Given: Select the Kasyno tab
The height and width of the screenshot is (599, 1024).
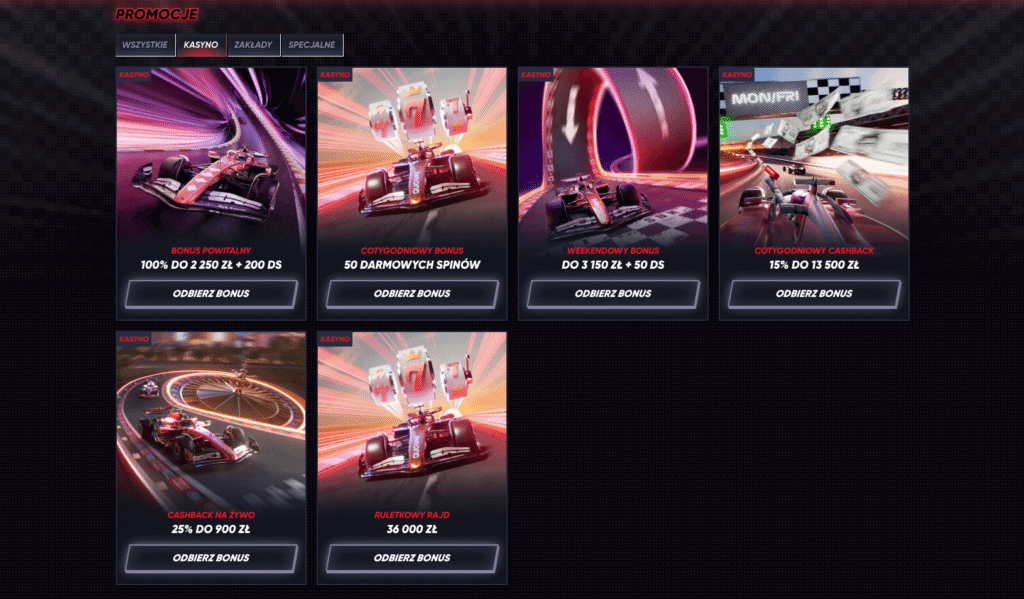Looking at the screenshot, I should (201, 45).
